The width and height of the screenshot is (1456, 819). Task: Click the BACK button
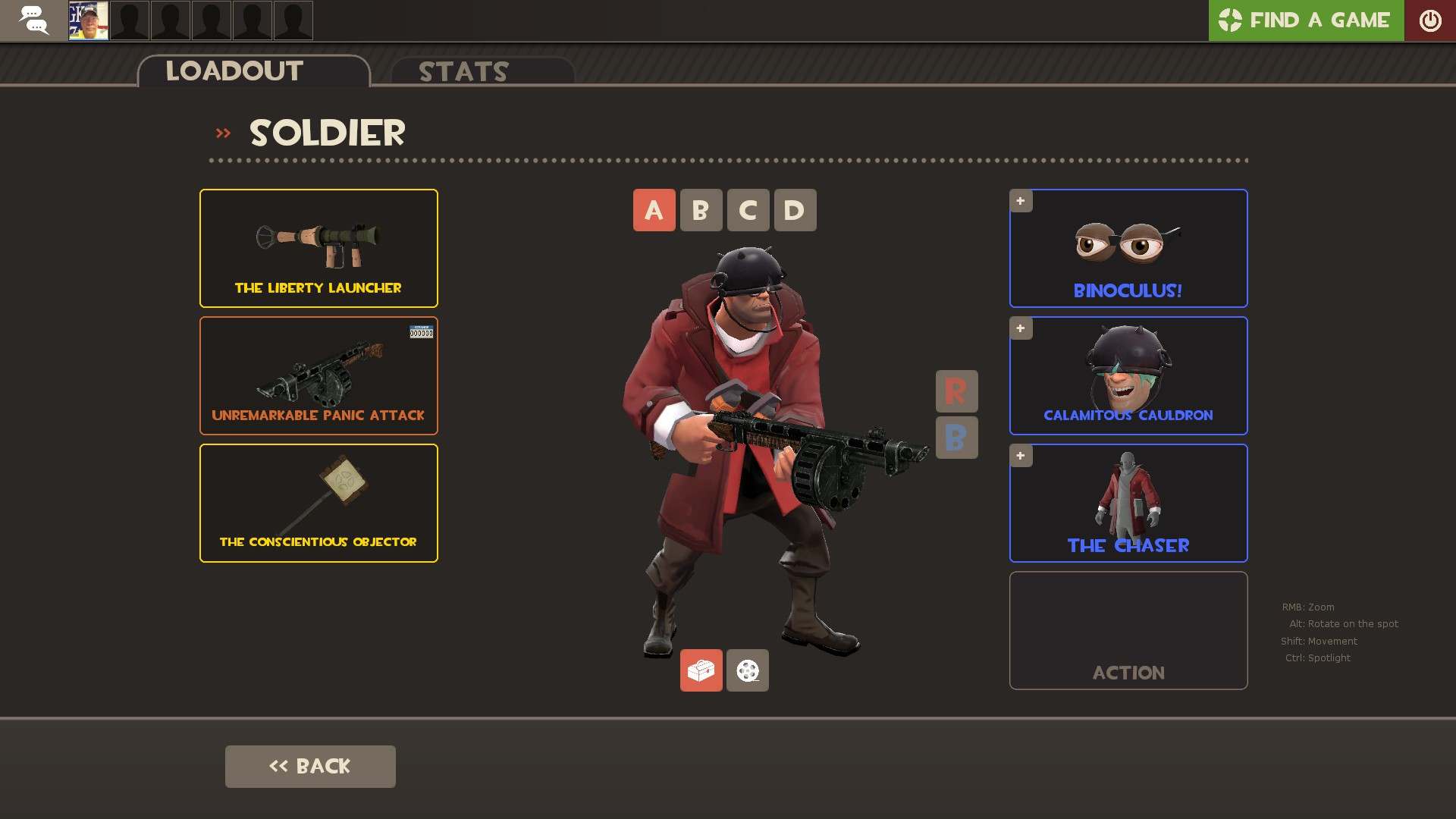309,766
